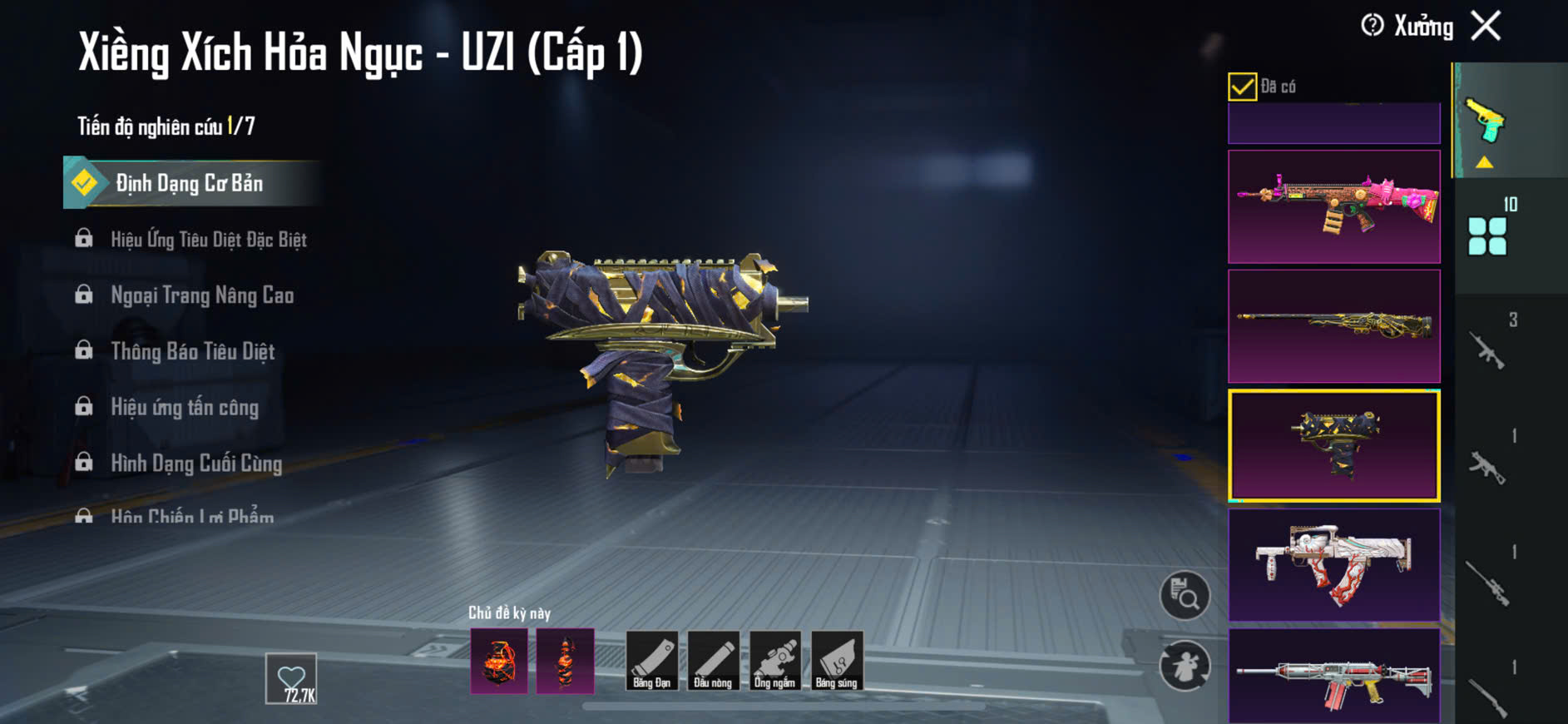Select Định Dạng Cơ Bản upgrade level

190,183
